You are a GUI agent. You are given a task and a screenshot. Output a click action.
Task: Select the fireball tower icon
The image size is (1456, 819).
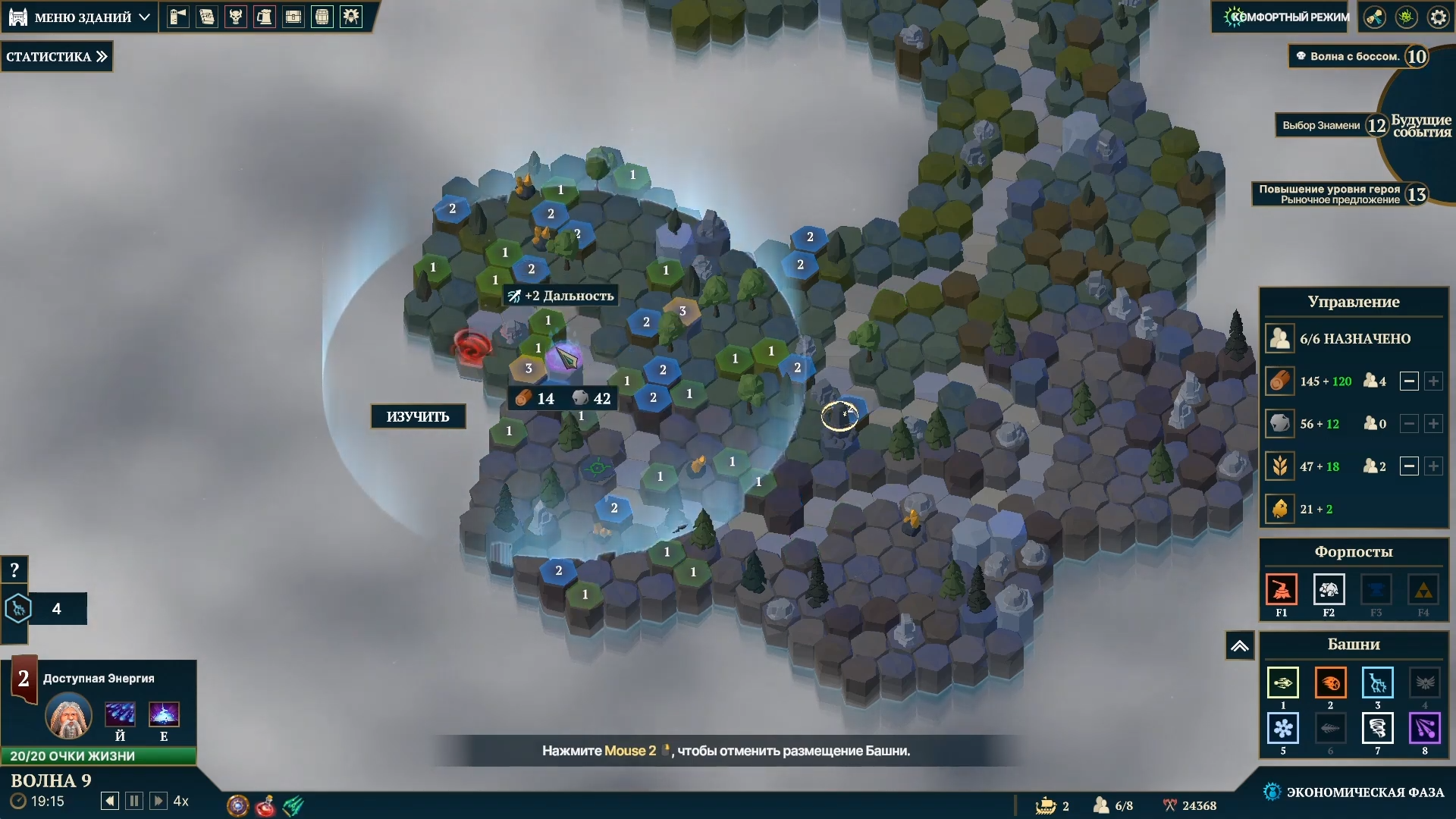[1330, 682]
